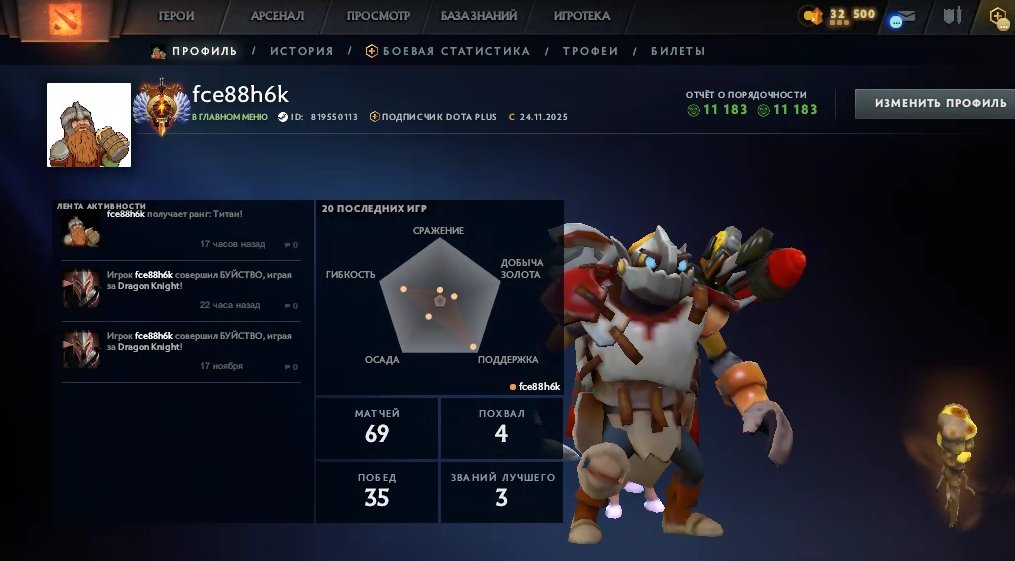Open the Герои (Heroes) menu

coord(176,16)
